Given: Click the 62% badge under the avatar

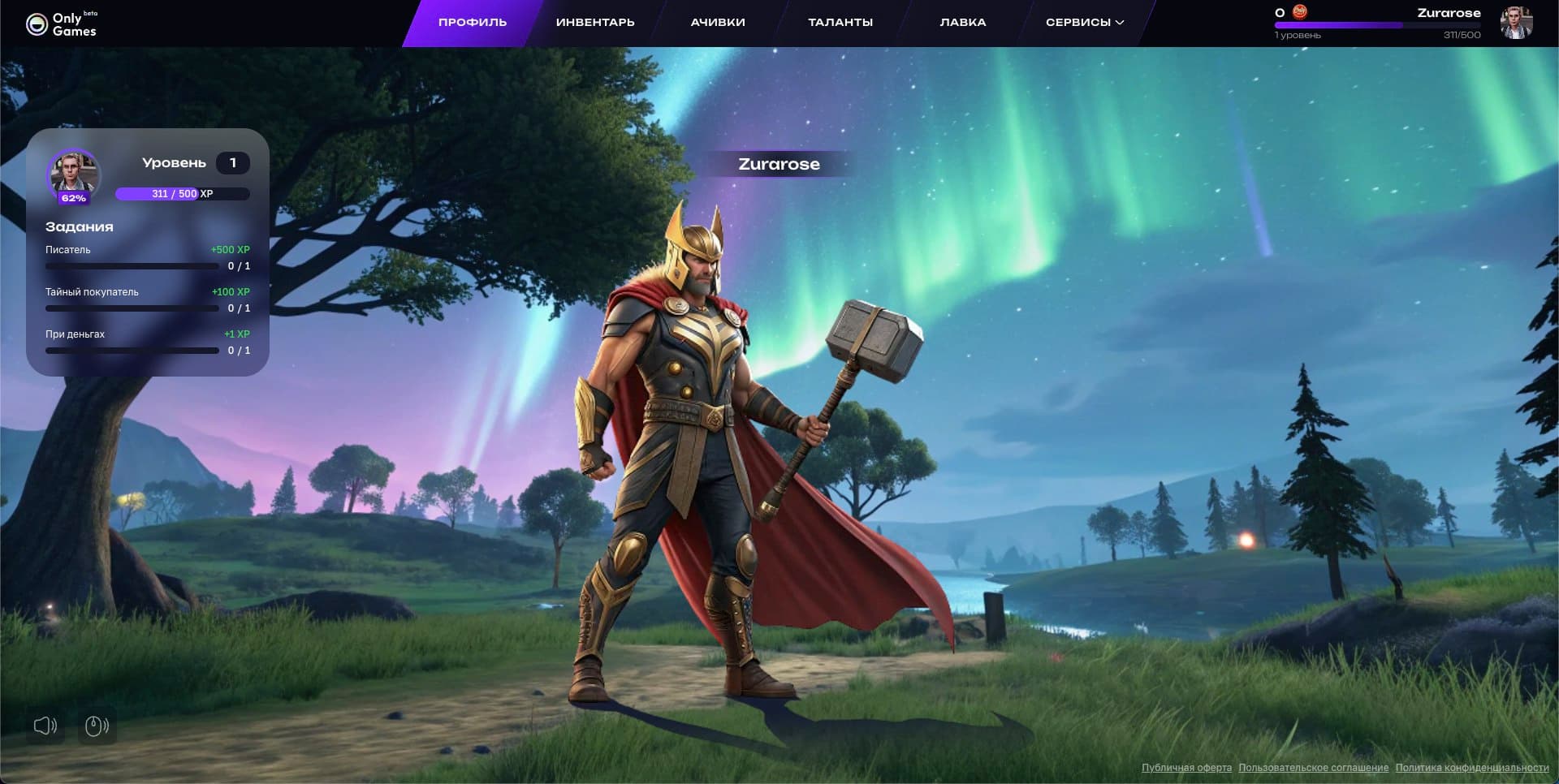Looking at the screenshot, I should 74,196.
